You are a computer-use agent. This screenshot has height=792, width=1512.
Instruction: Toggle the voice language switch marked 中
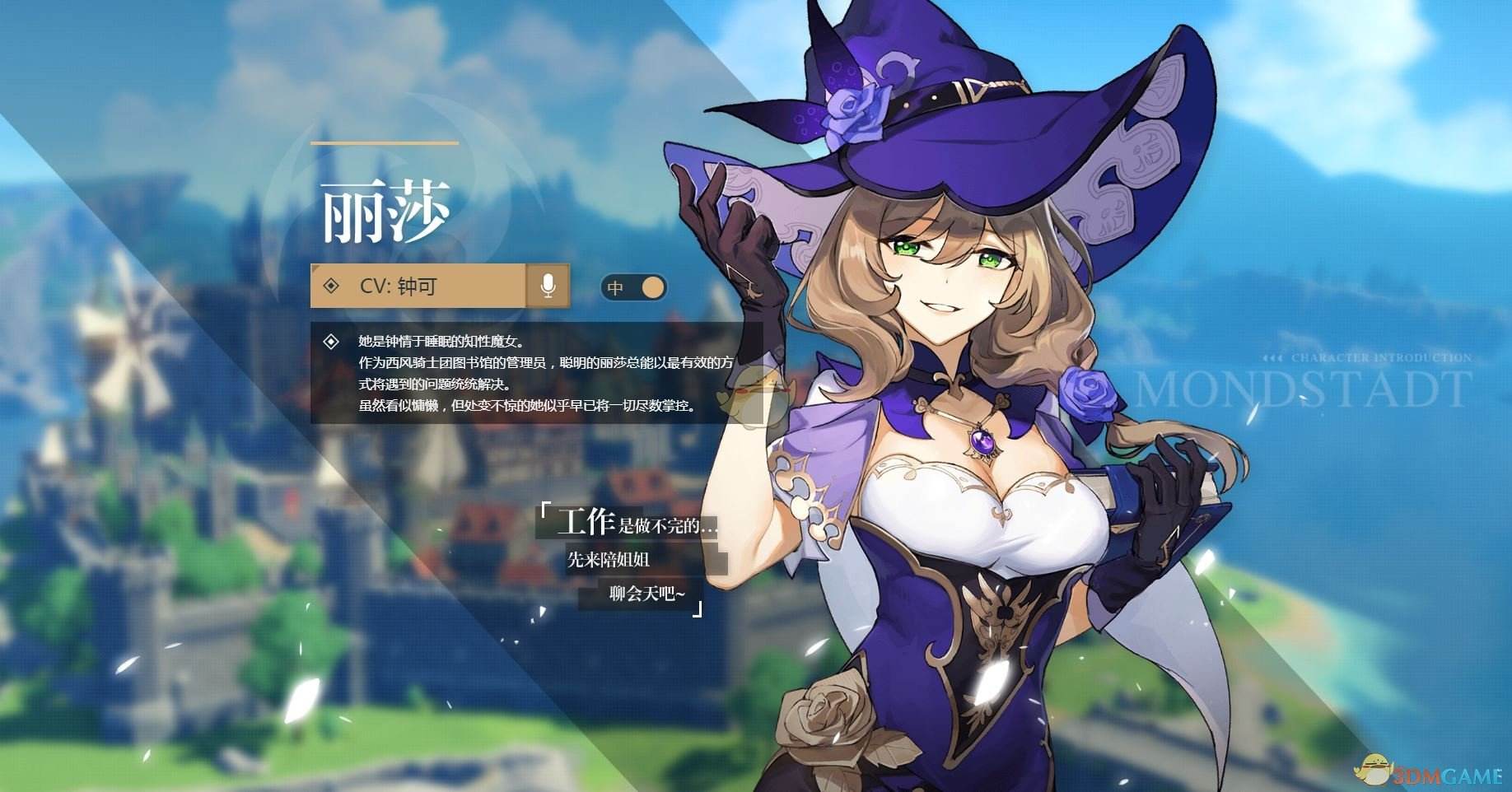pos(633,287)
